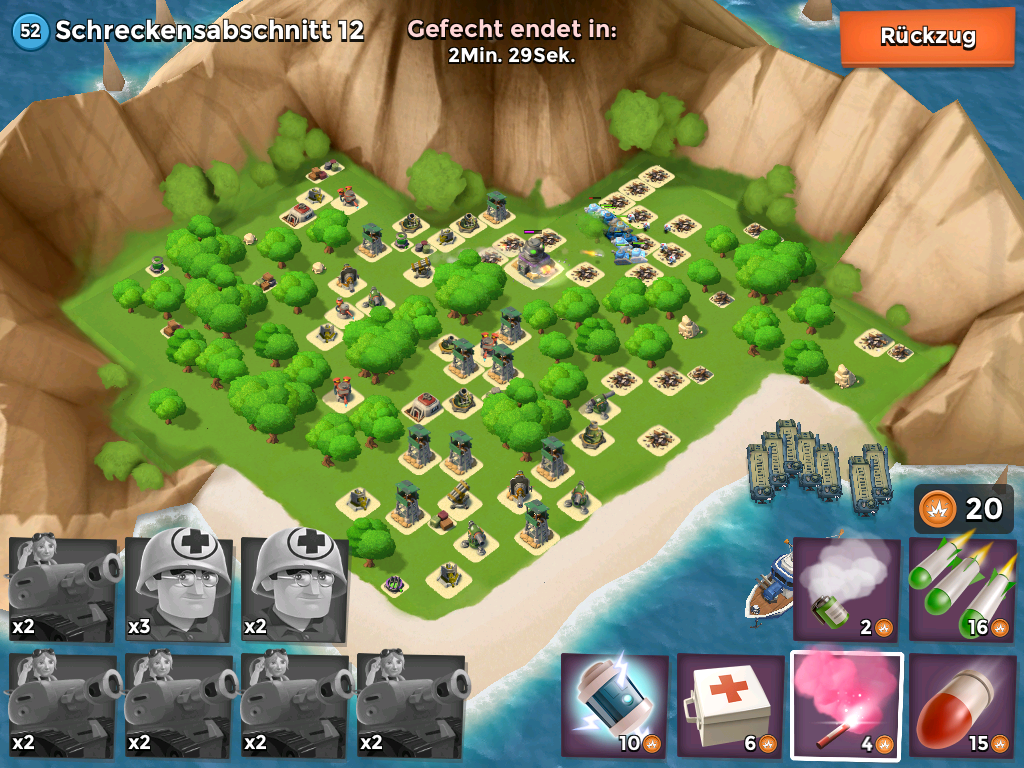Select the medic troop card with x3

(x=180, y=590)
